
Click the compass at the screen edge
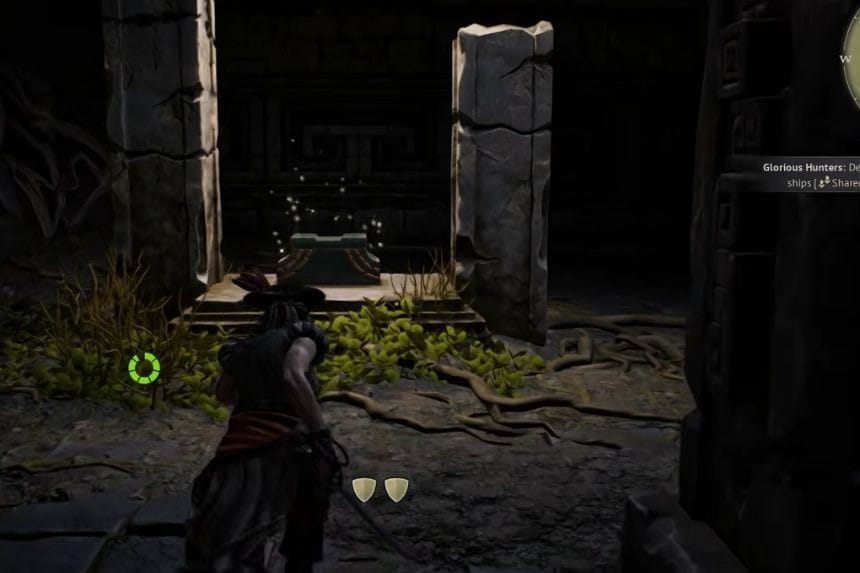(x=851, y=70)
